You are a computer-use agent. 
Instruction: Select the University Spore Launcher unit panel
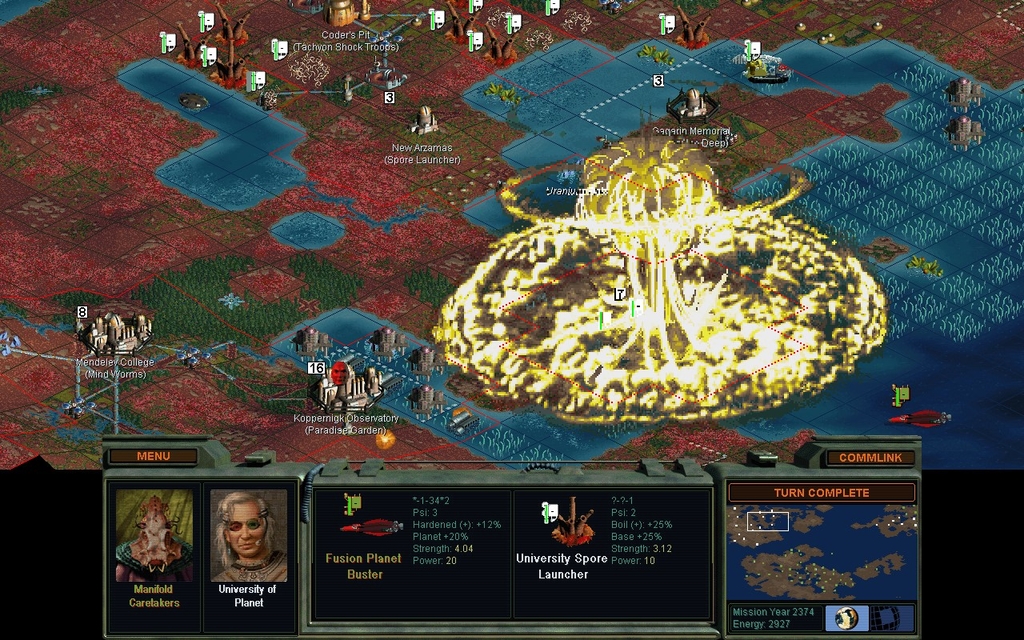point(611,553)
